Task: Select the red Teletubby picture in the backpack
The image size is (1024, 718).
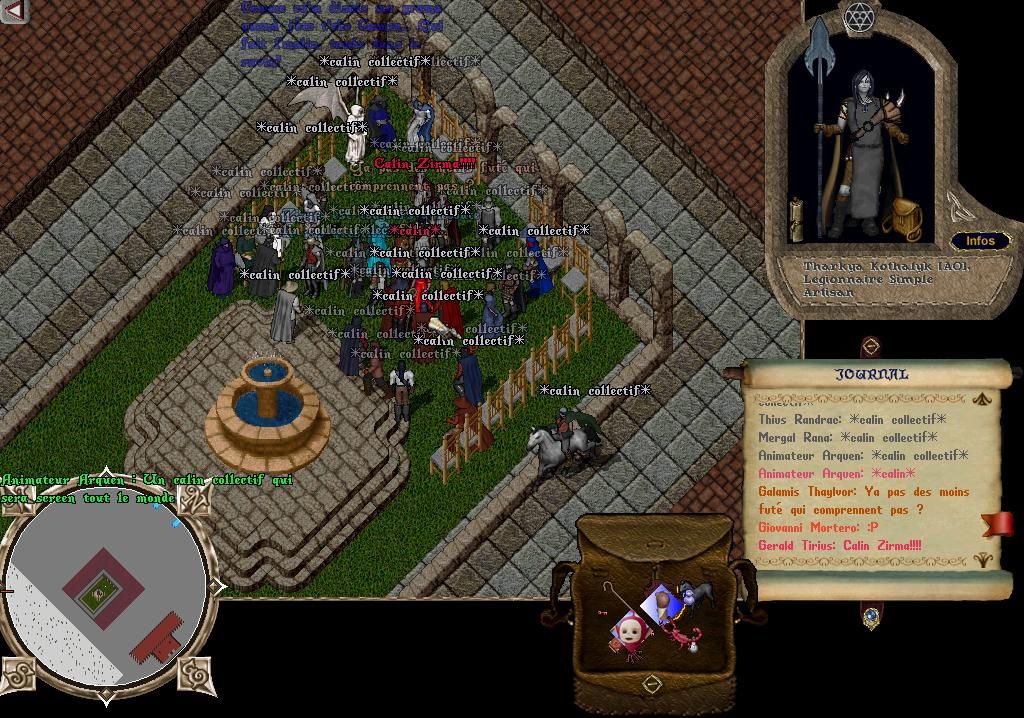Action: click(628, 634)
